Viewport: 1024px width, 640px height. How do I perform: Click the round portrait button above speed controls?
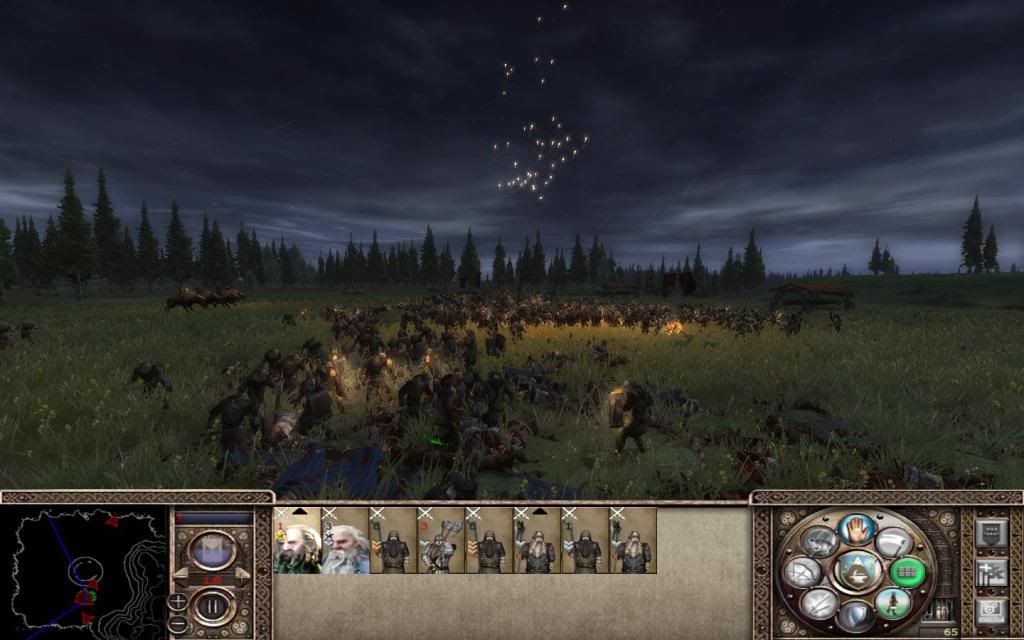pyautogui.click(x=212, y=549)
